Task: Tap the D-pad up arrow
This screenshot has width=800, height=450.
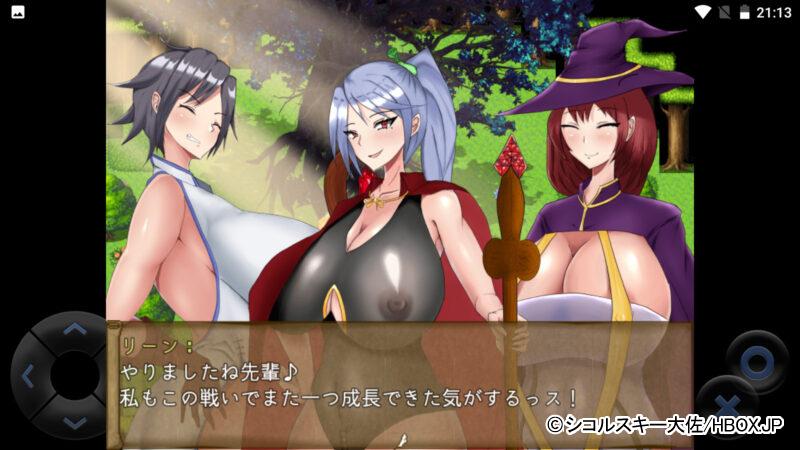Action: tap(75, 329)
